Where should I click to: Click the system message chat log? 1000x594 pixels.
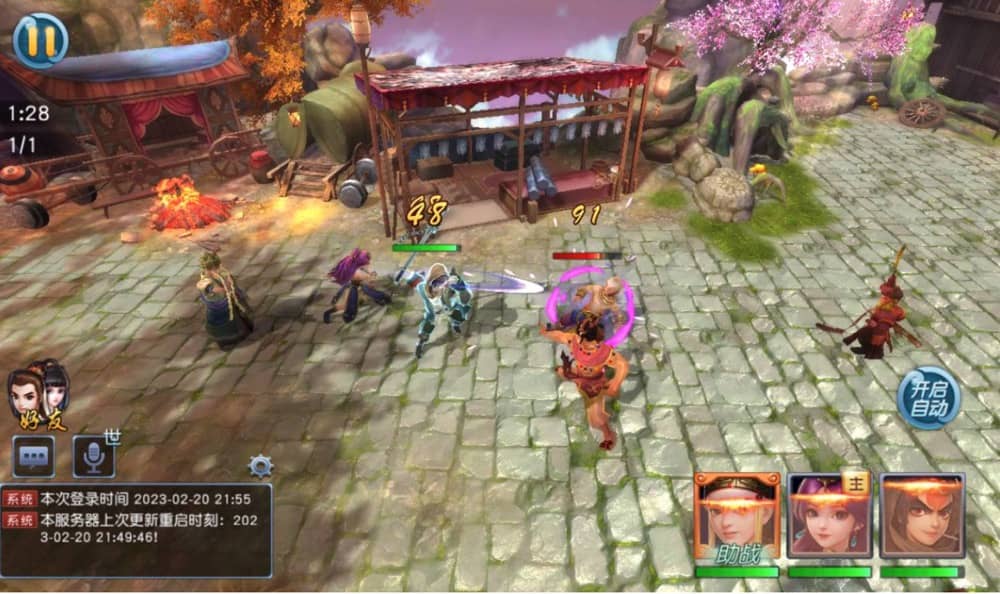click(x=136, y=530)
